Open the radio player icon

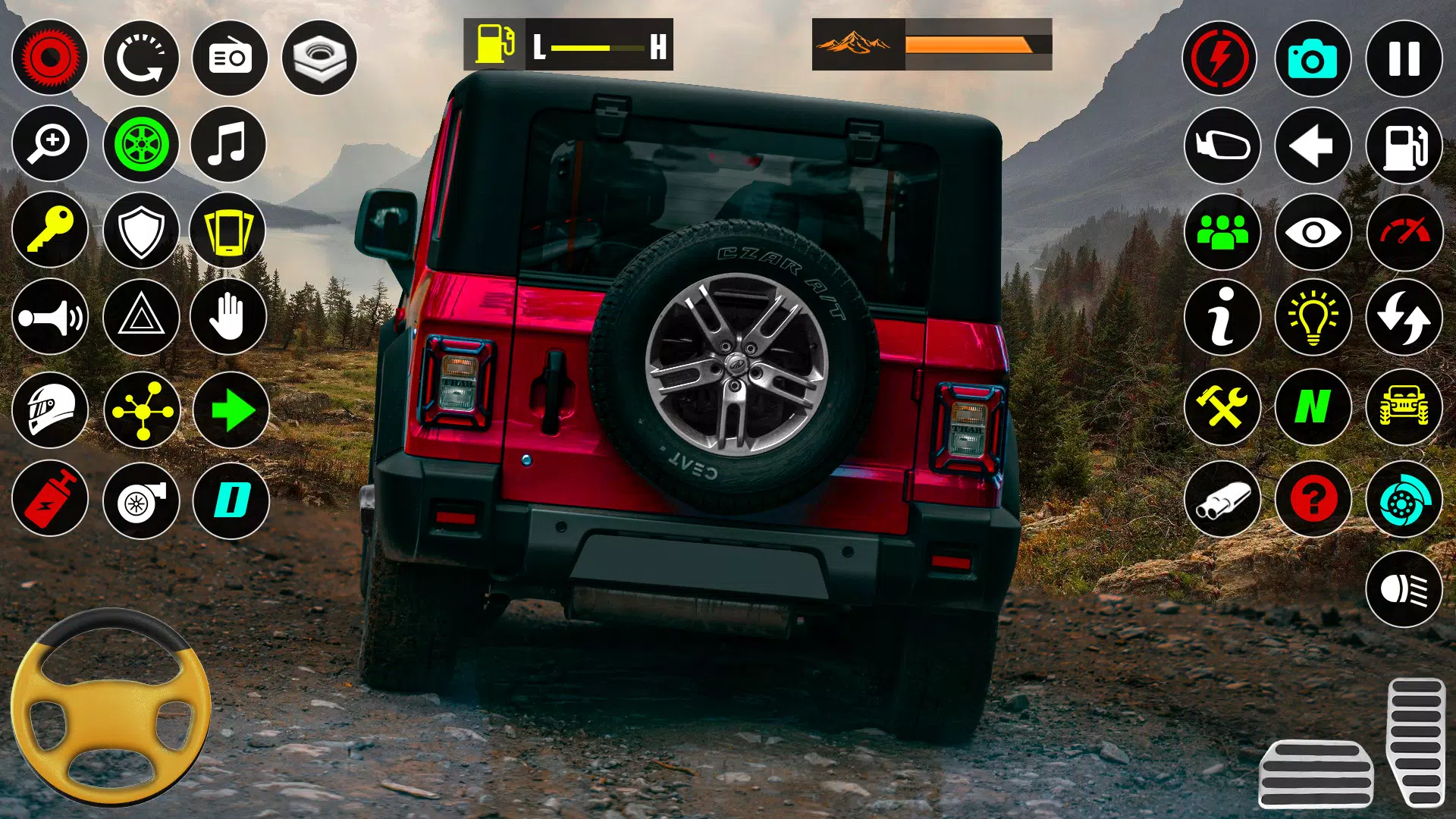click(228, 58)
